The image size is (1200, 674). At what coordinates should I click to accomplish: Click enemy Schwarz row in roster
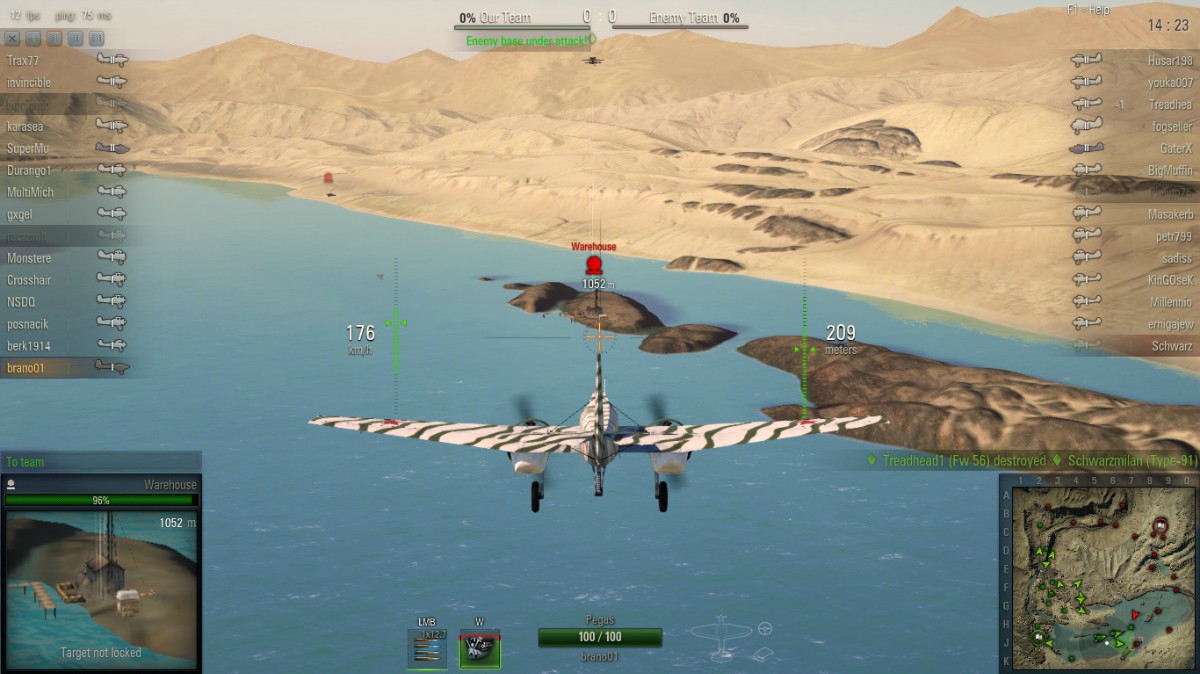pos(1172,346)
